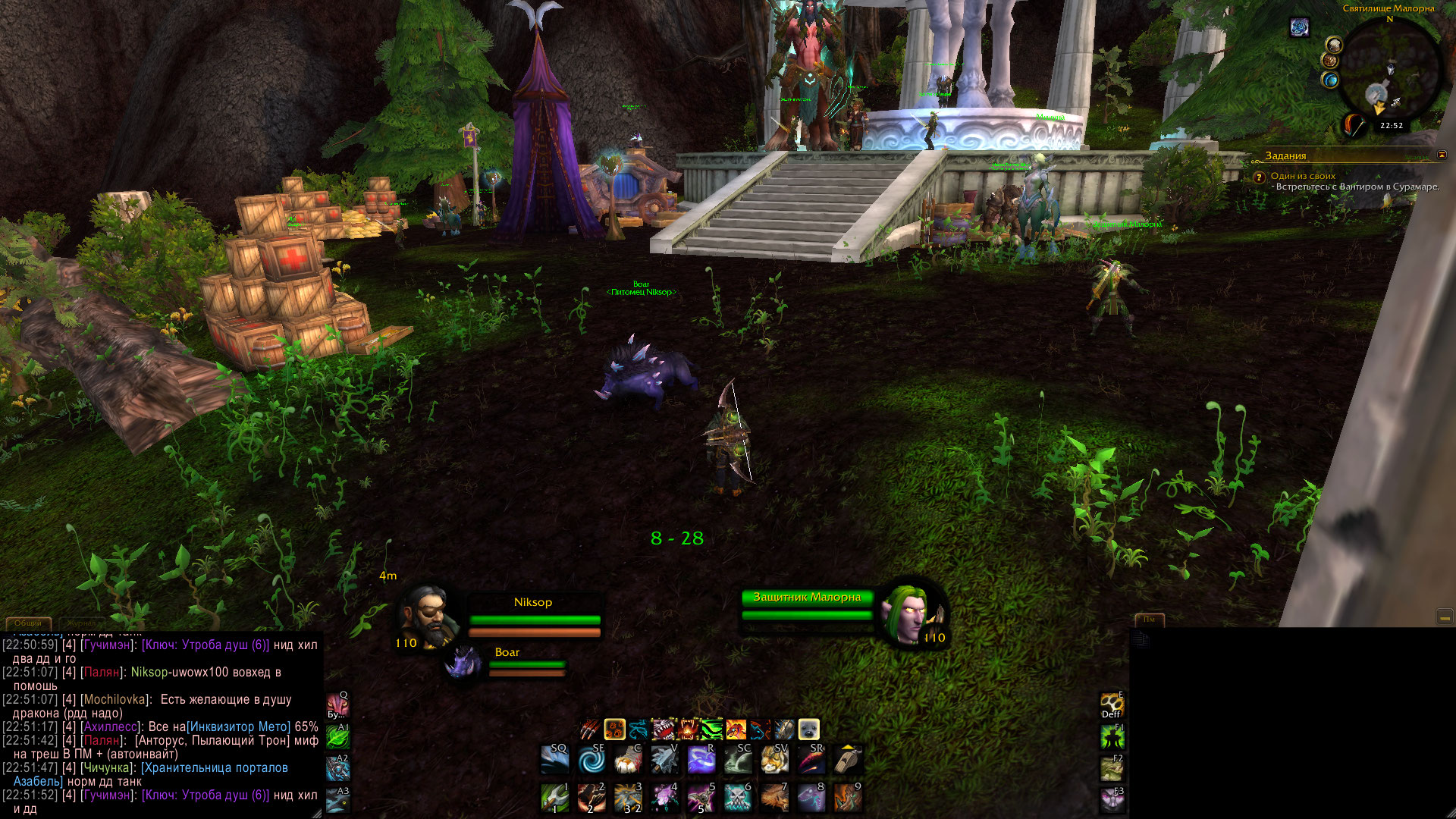This screenshot has width=1456, height=819.
Task: Select the quest Один из своих
Action: (x=1303, y=176)
